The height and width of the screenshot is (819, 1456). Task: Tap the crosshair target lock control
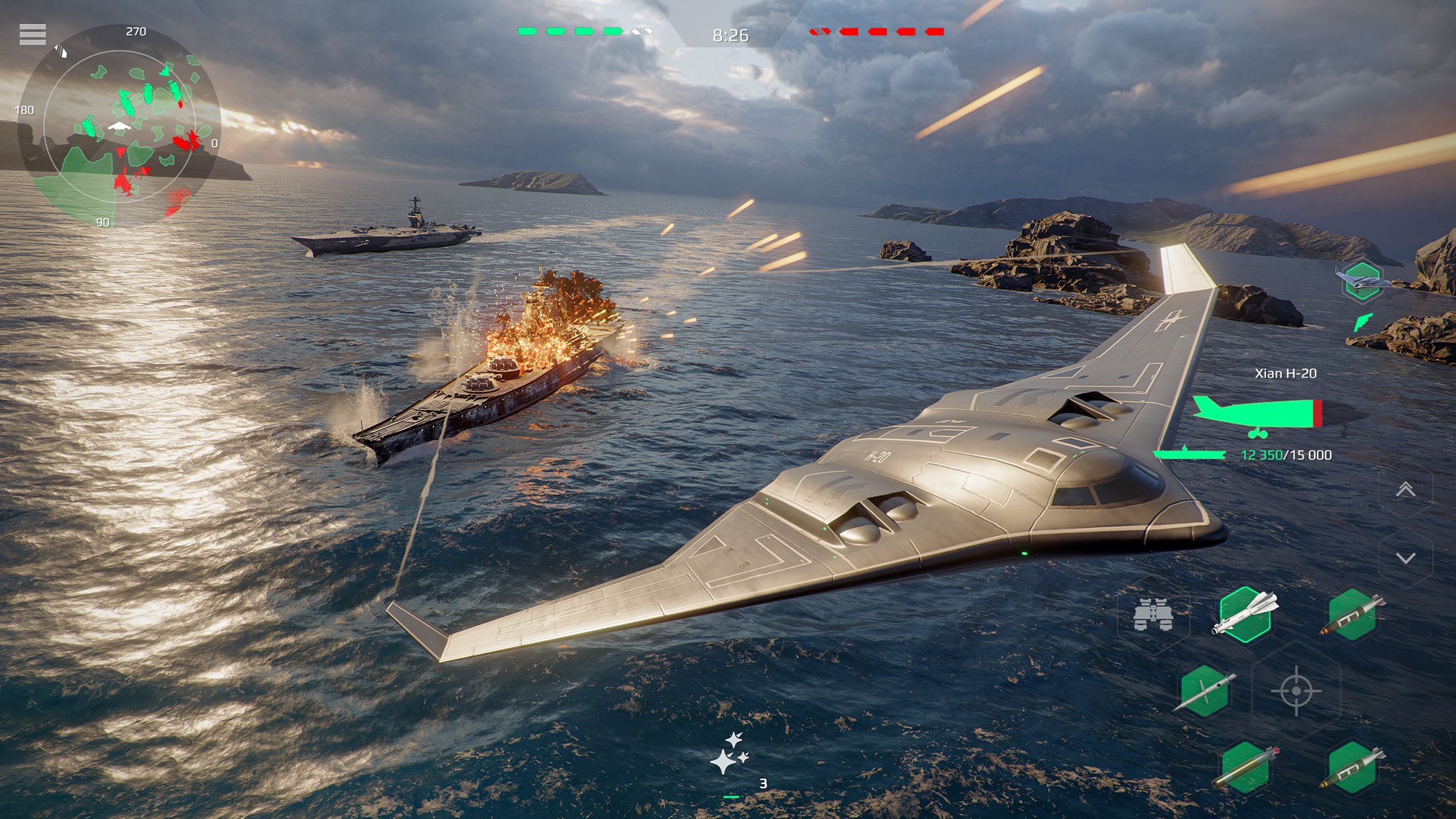click(x=1296, y=690)
